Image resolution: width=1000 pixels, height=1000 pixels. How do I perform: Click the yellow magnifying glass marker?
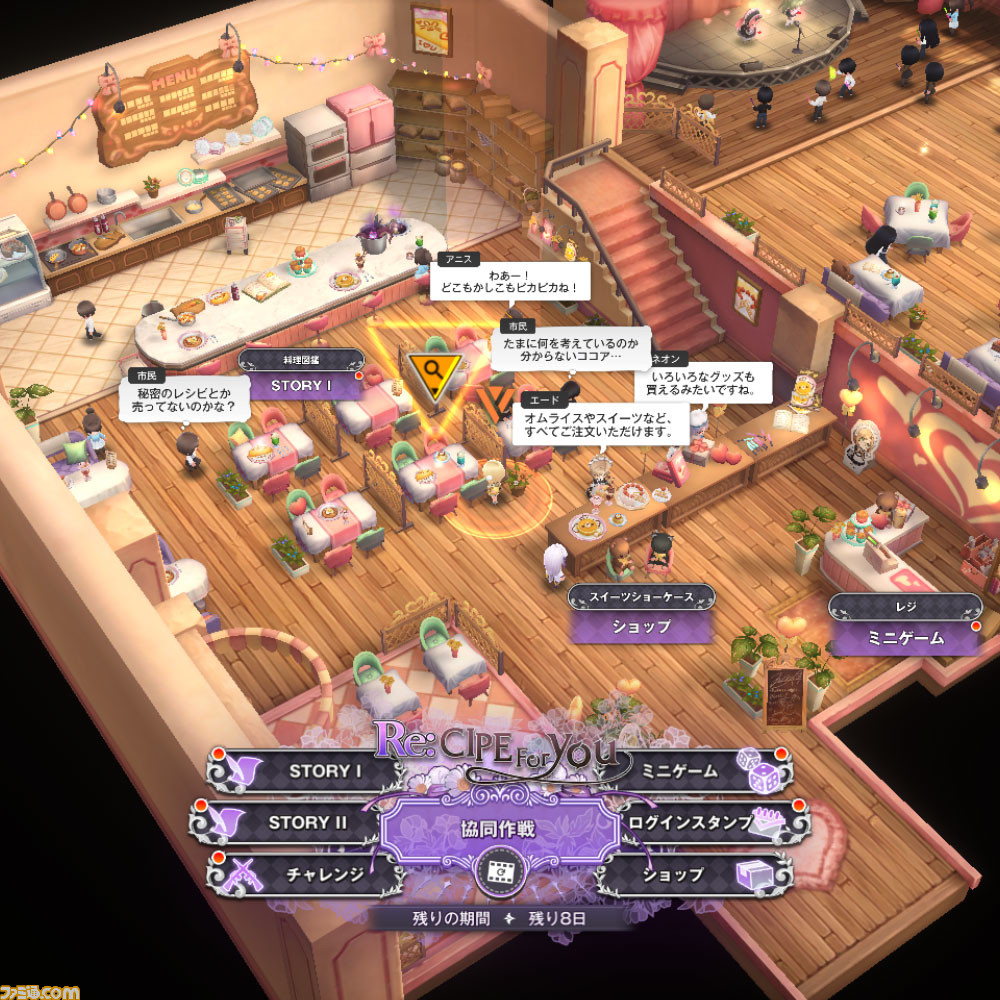click(x=435, y=369)
